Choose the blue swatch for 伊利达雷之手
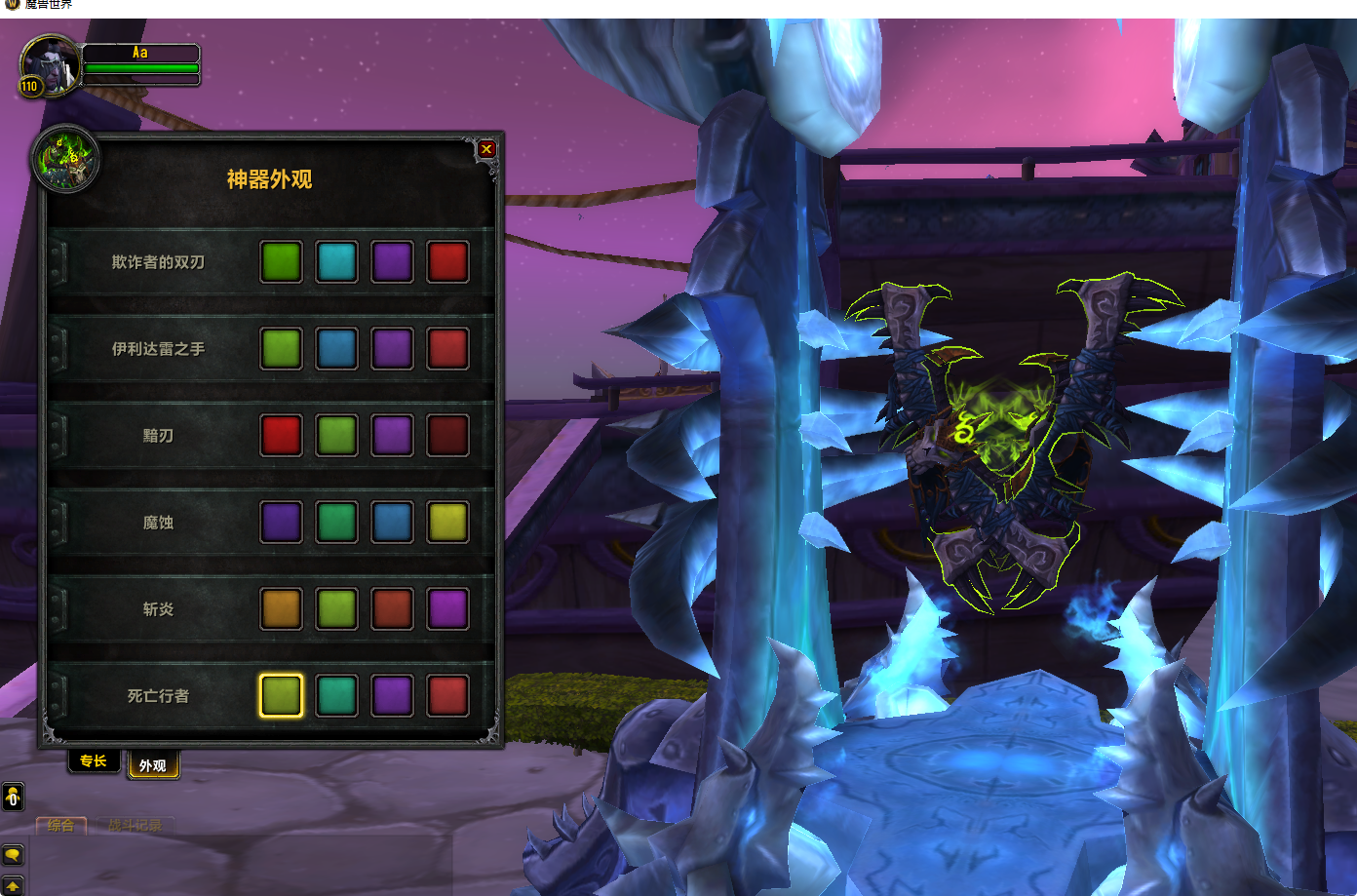 (337, 348)
